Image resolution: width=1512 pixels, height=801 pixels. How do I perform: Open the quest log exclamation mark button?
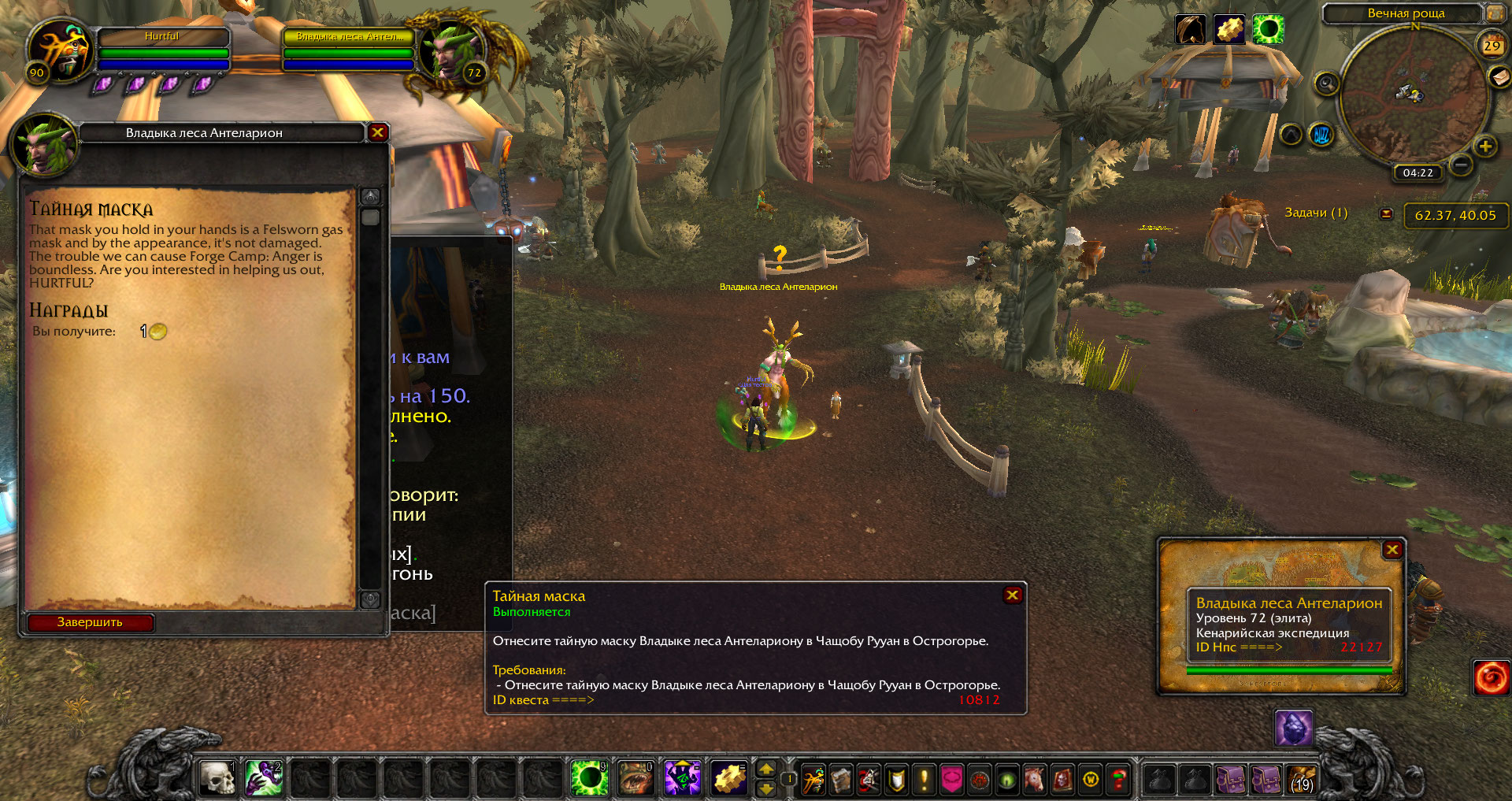point(925,780)
